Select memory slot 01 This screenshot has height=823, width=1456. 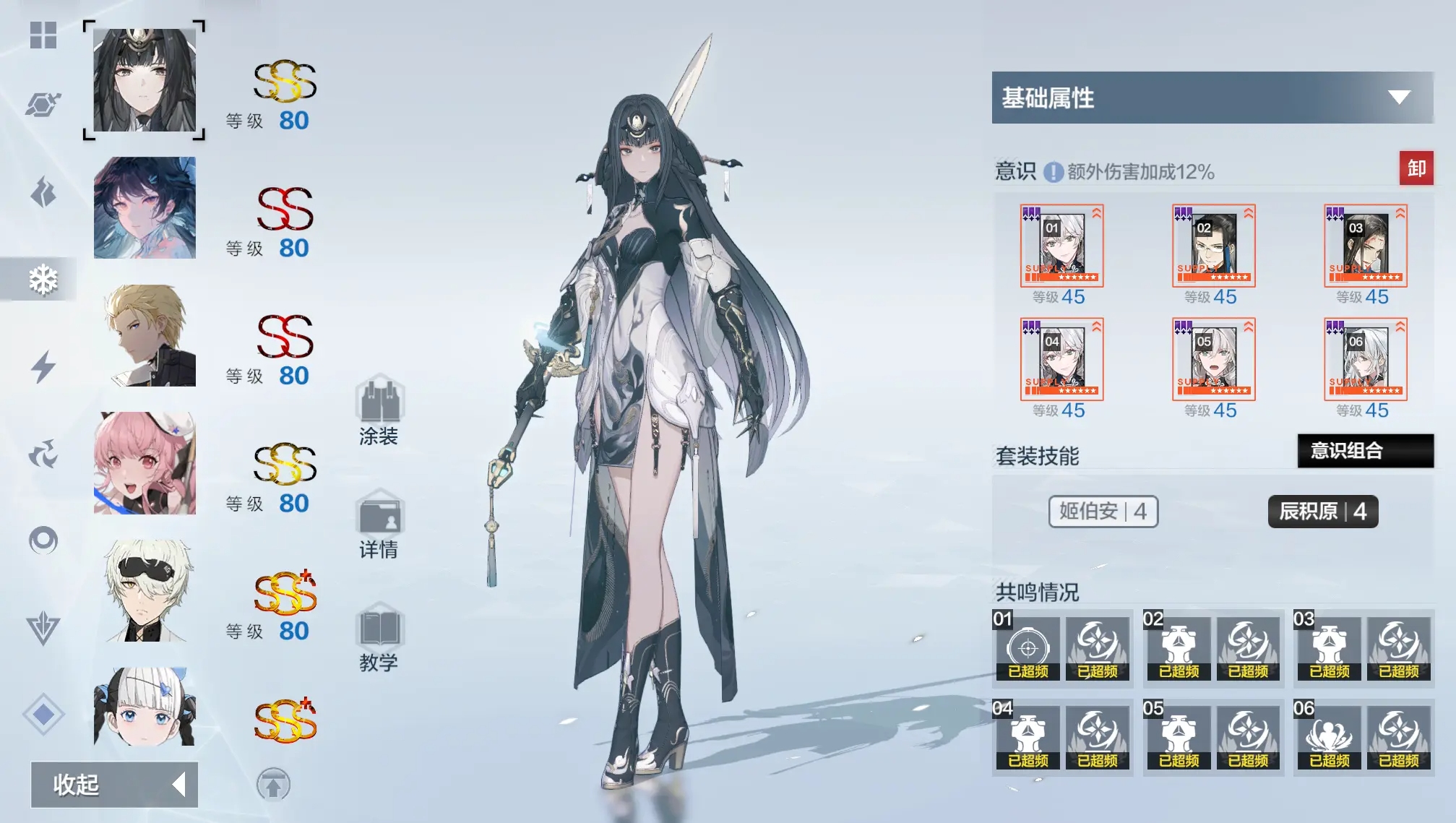tap(1061, 246)
